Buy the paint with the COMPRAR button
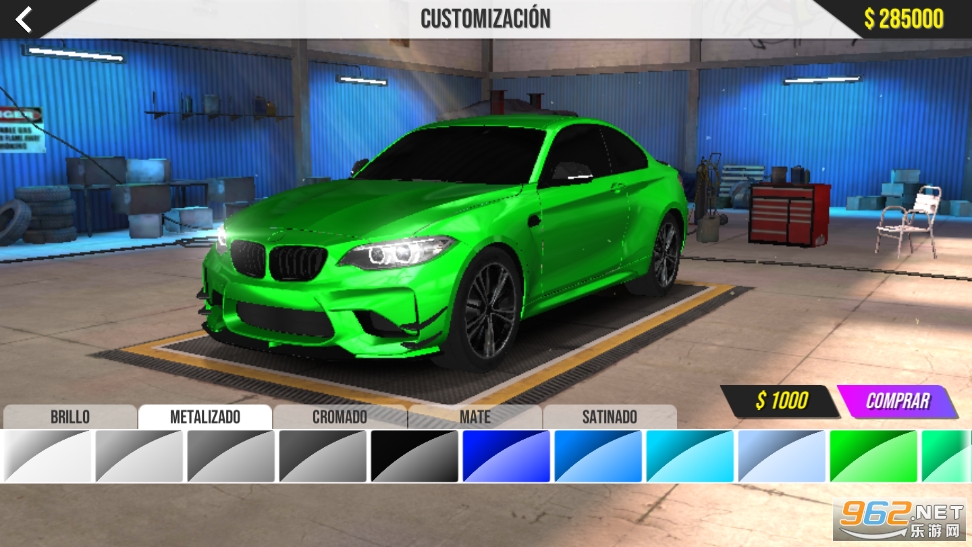The height and width of the screenshot is (547, 972). 897,401
